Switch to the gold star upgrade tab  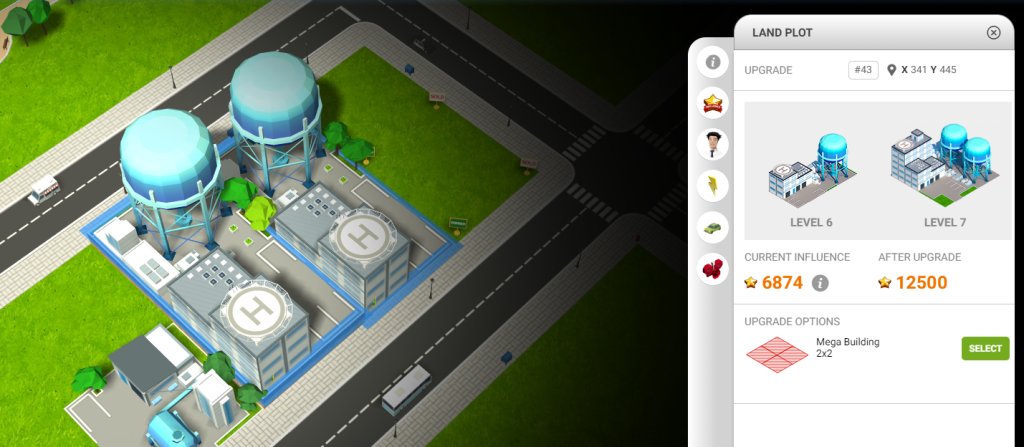point(713,103)
